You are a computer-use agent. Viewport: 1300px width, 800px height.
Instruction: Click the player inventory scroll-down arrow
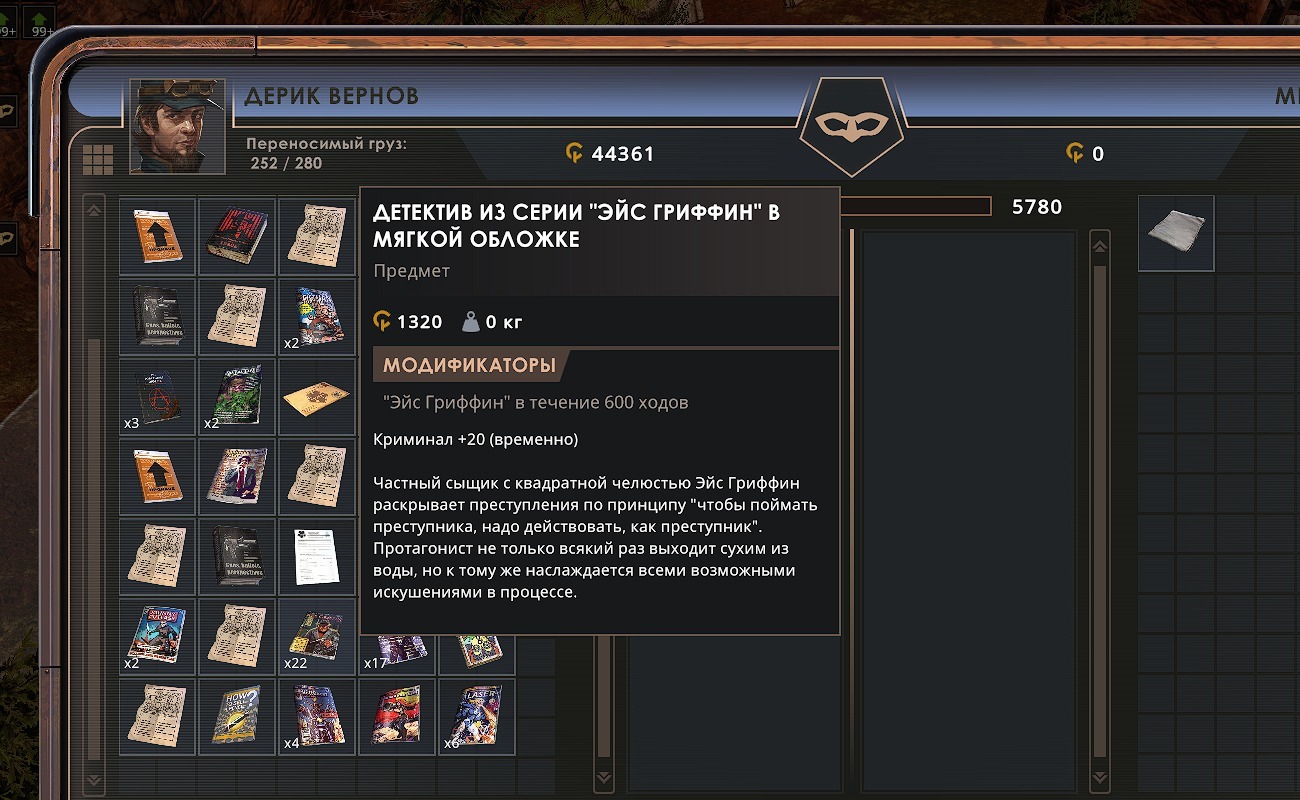click(94, 779)
